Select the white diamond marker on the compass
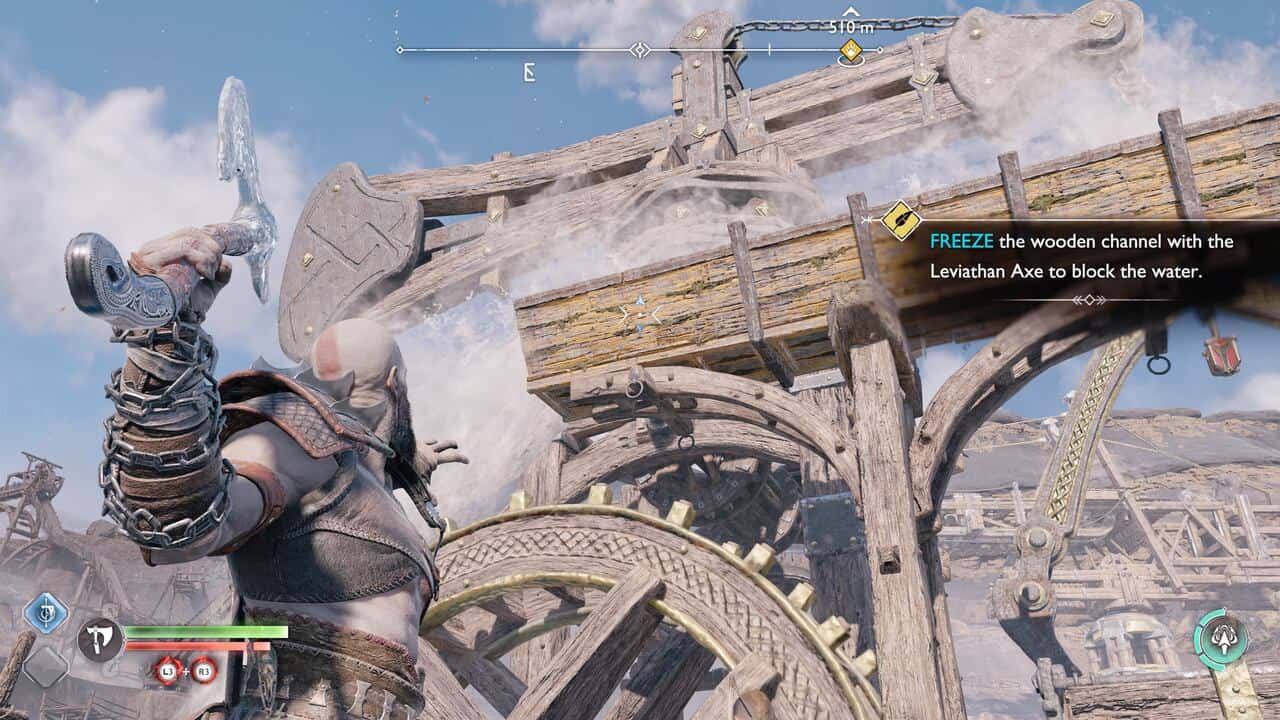Viewport: 1280px width, 720px height. pos(640,50)
